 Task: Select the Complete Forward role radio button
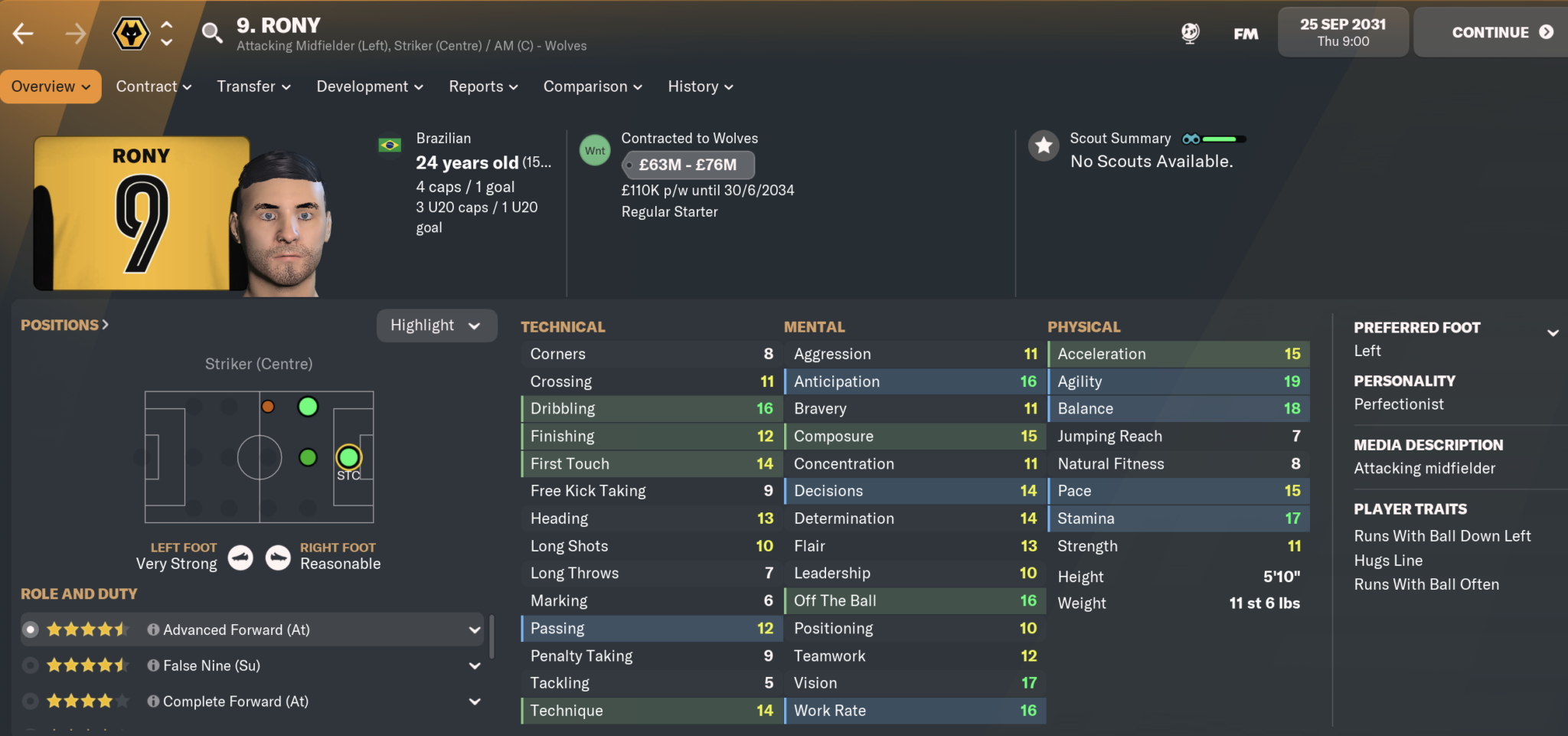pyautogui.click(x=31, y=701)
